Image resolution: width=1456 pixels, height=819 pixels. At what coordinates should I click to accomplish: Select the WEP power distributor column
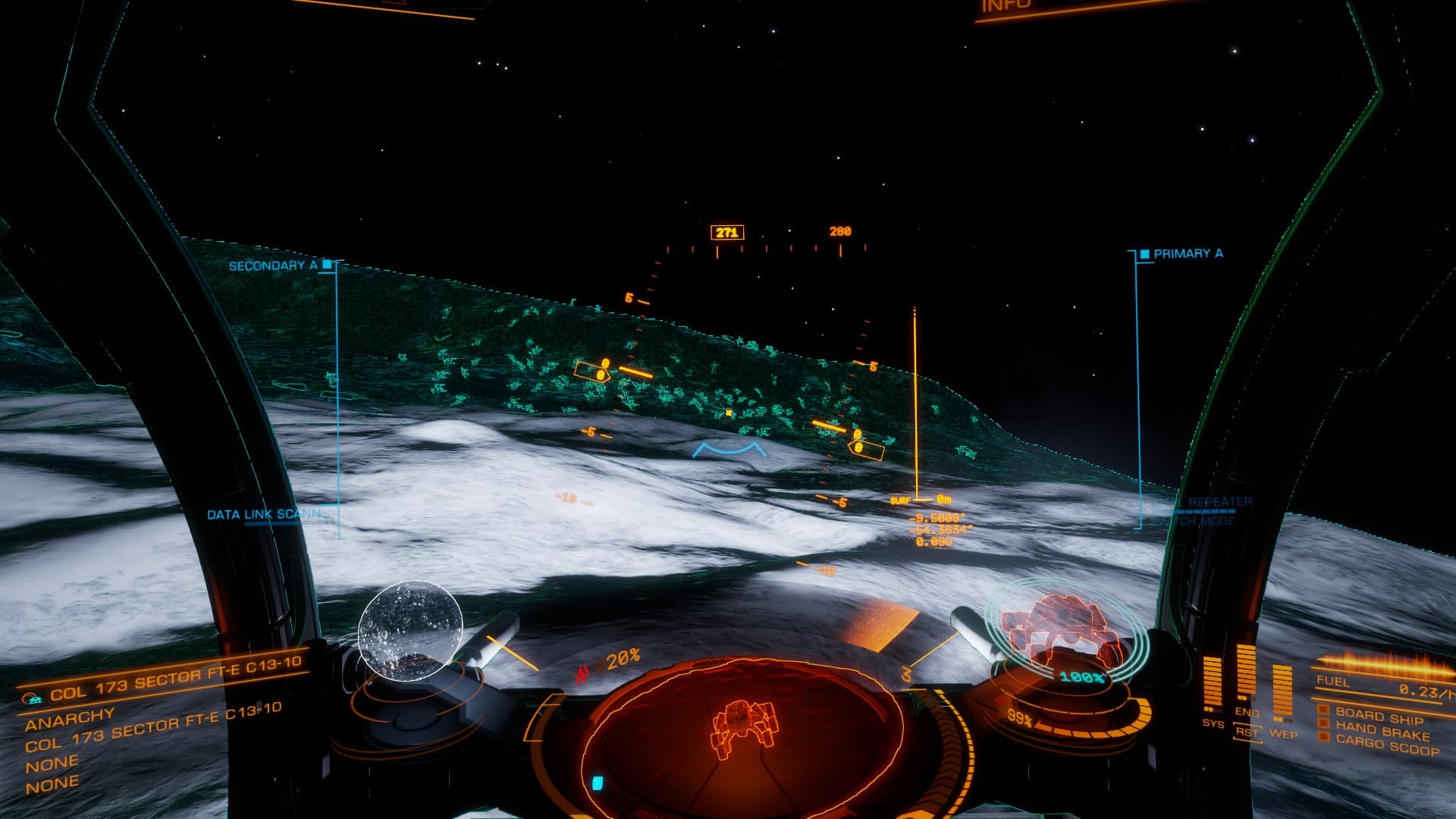[x=1282, y=692]
